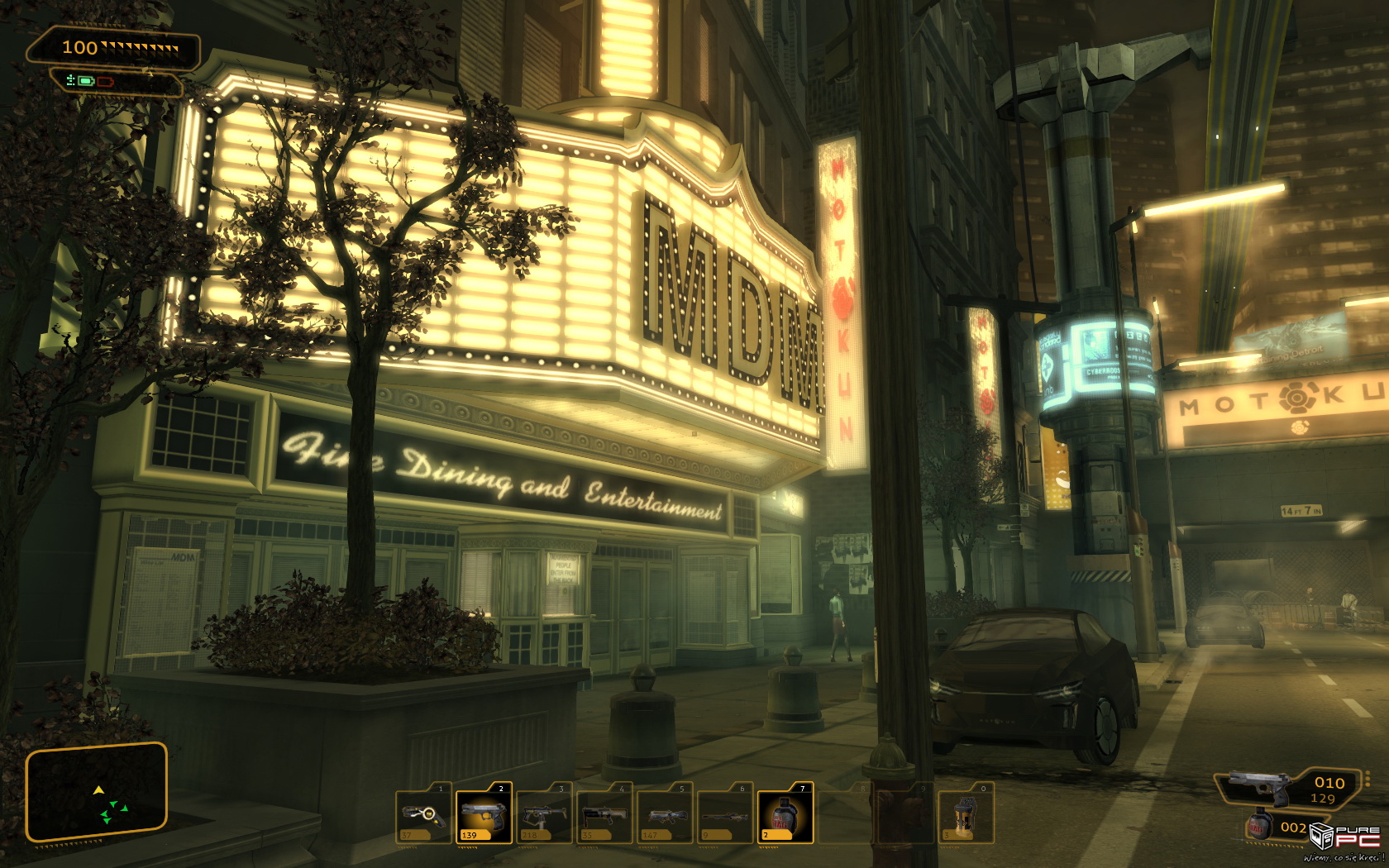Equip the shotgun in slot 4

pos(604,815)
